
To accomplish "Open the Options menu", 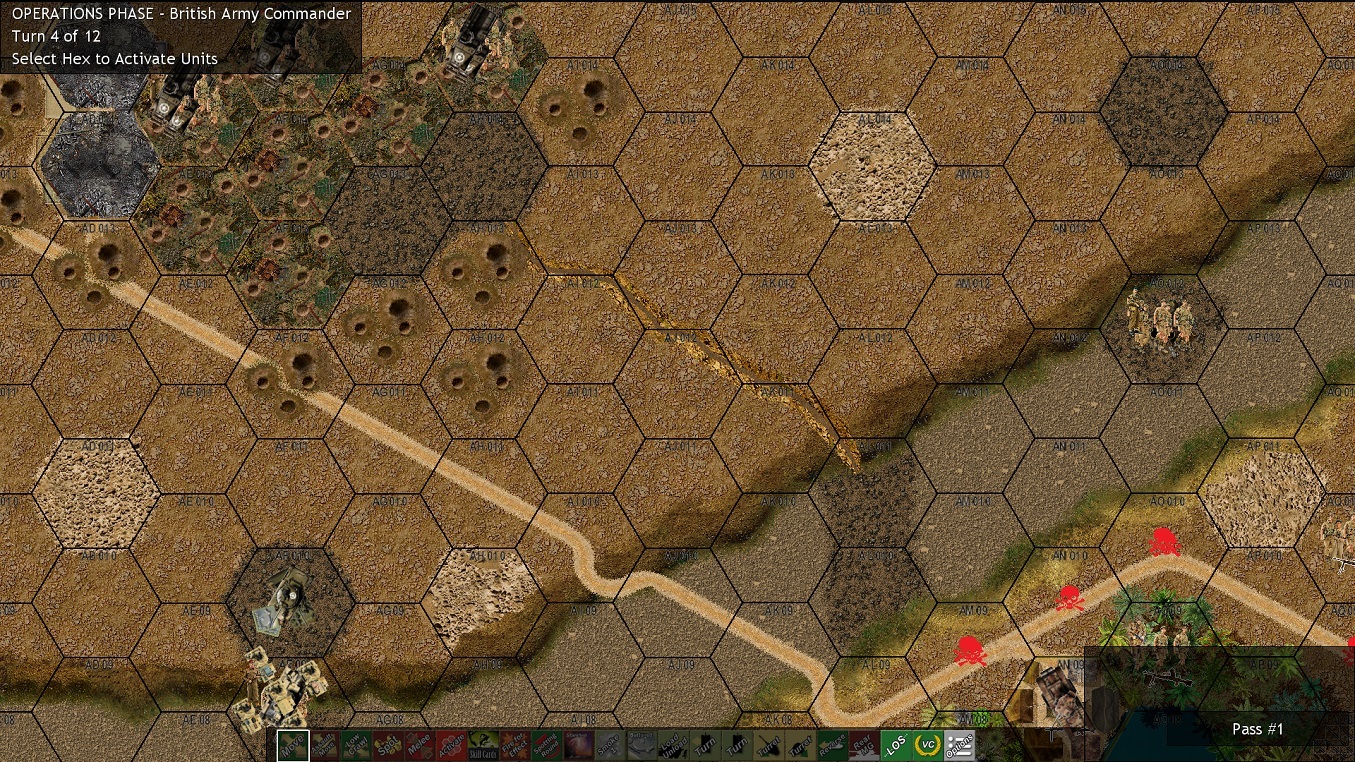I will (962, 745).
